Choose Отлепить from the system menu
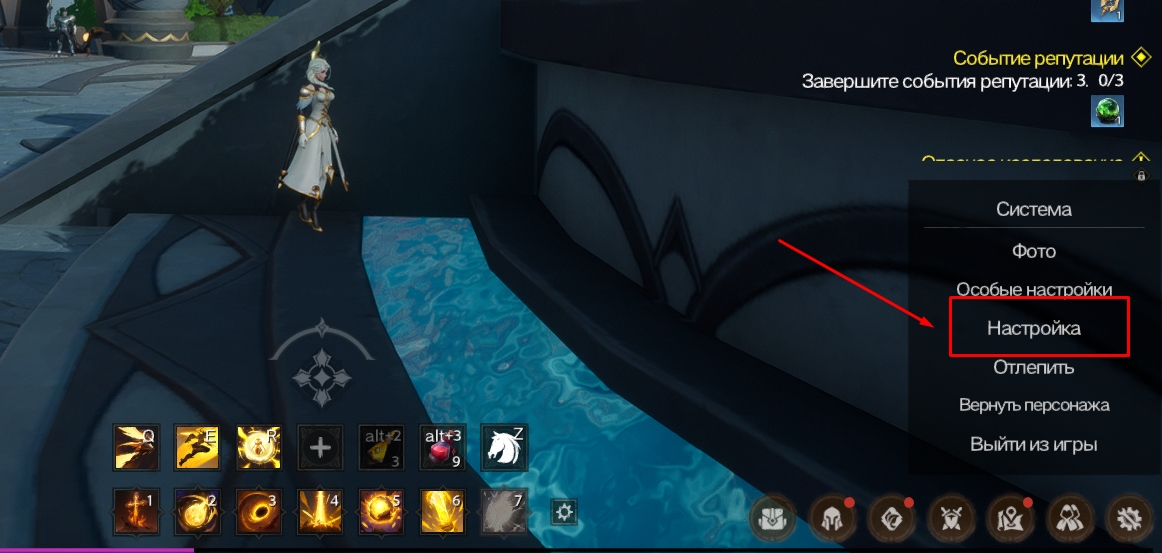1162x553 pixels. (1034, 367)
